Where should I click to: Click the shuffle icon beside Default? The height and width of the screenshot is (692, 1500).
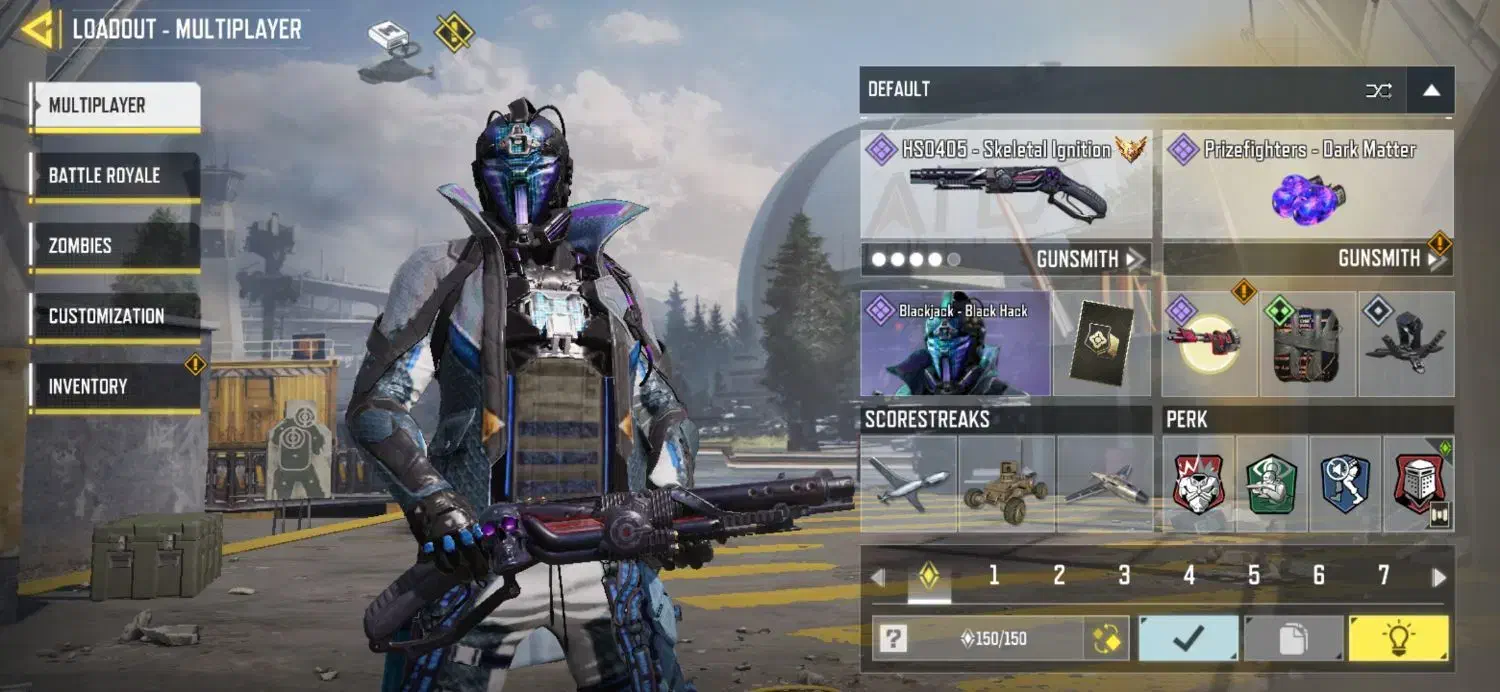point(1378,90)
